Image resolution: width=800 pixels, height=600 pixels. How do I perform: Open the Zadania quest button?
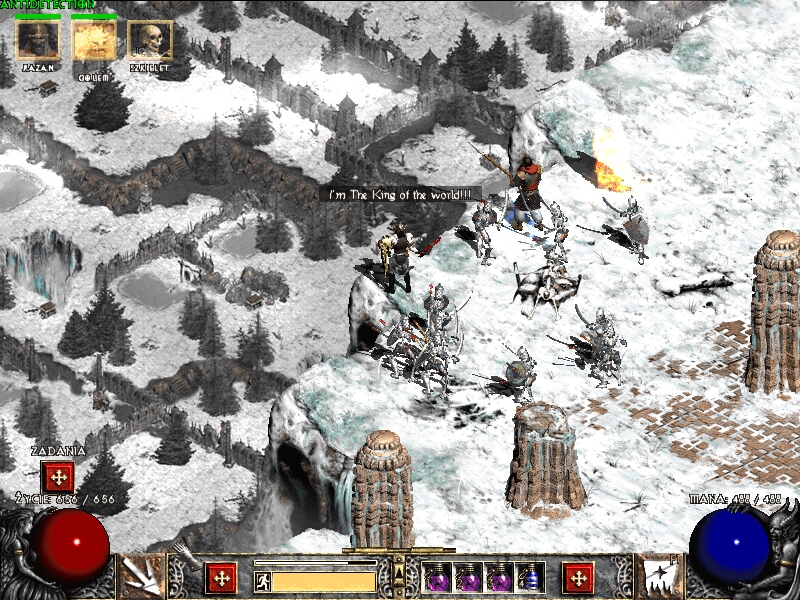tap(58, 477)
